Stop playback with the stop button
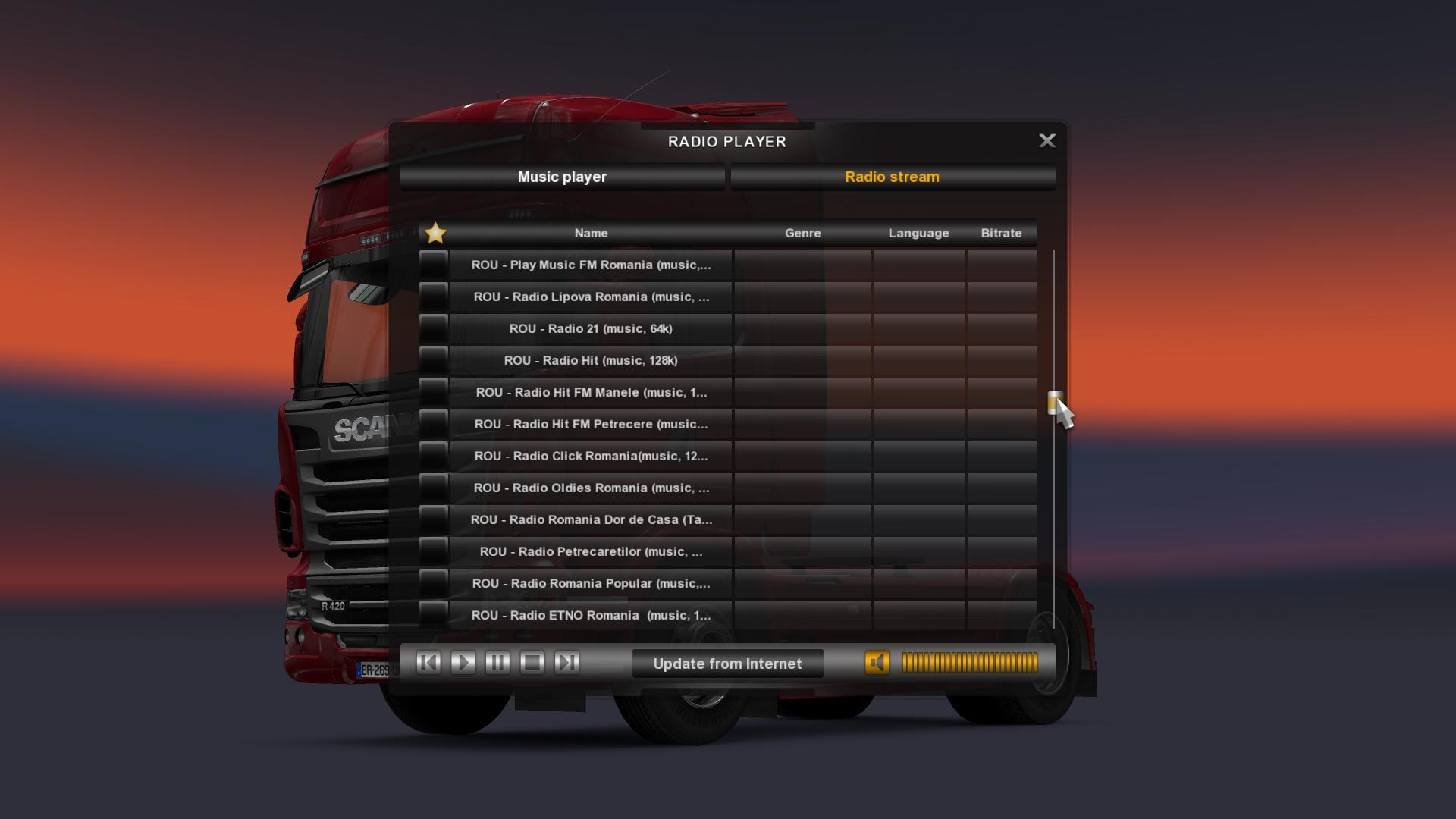This screenshot has height=819, width=1456. tap(532, 663)
